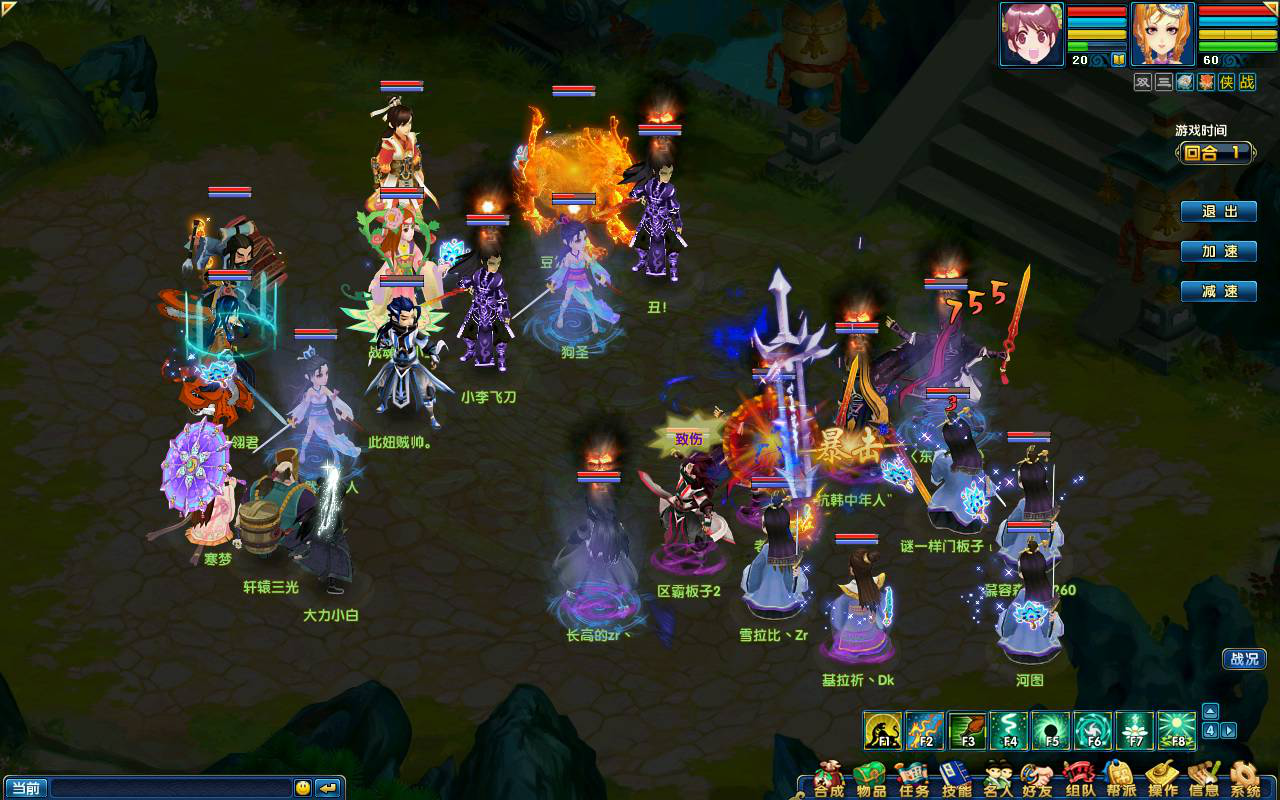Cast the F7 white lotus skill
Image resolution: width=1280 pixels, height=800 pixels.
click(x=1135, y=731)
